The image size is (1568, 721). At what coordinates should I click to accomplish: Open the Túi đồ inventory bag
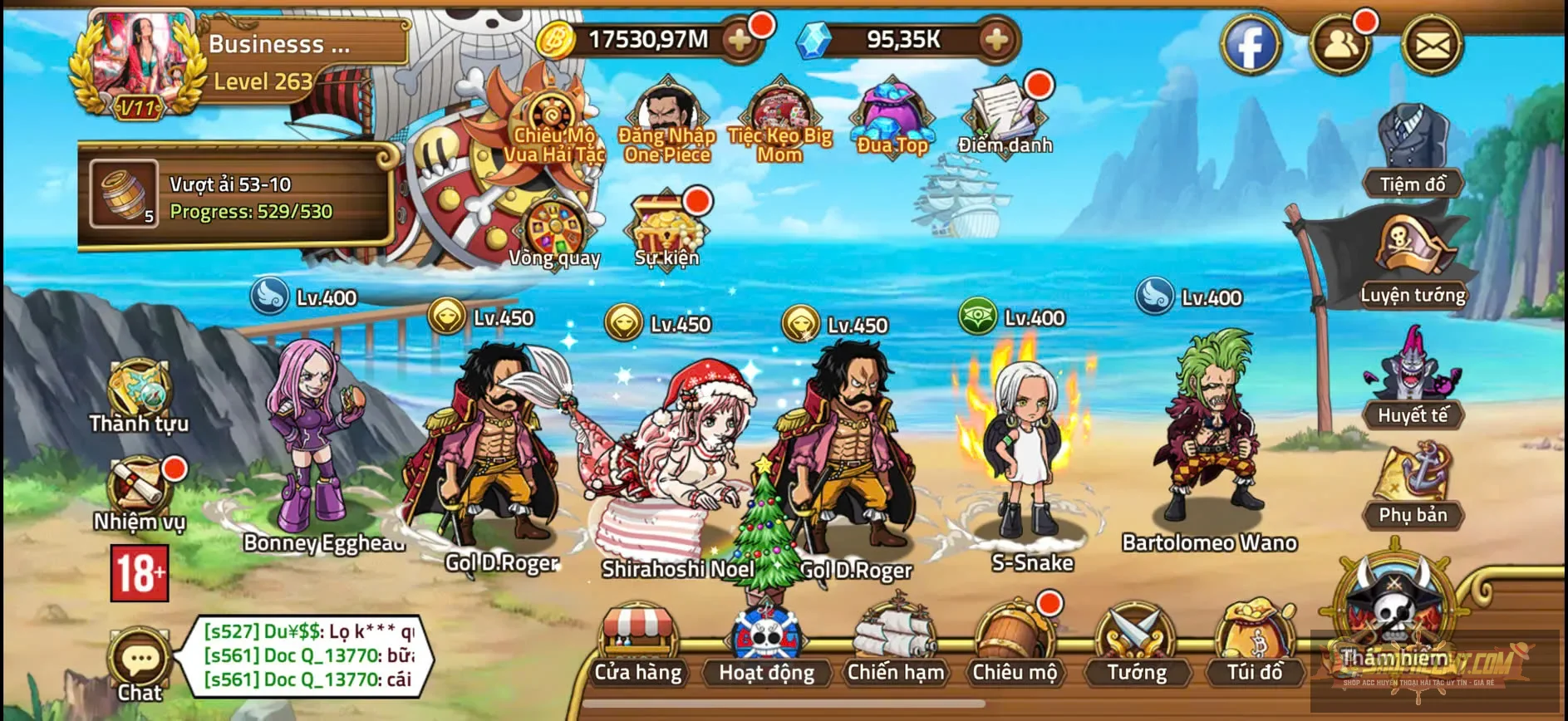(1255, 645)
